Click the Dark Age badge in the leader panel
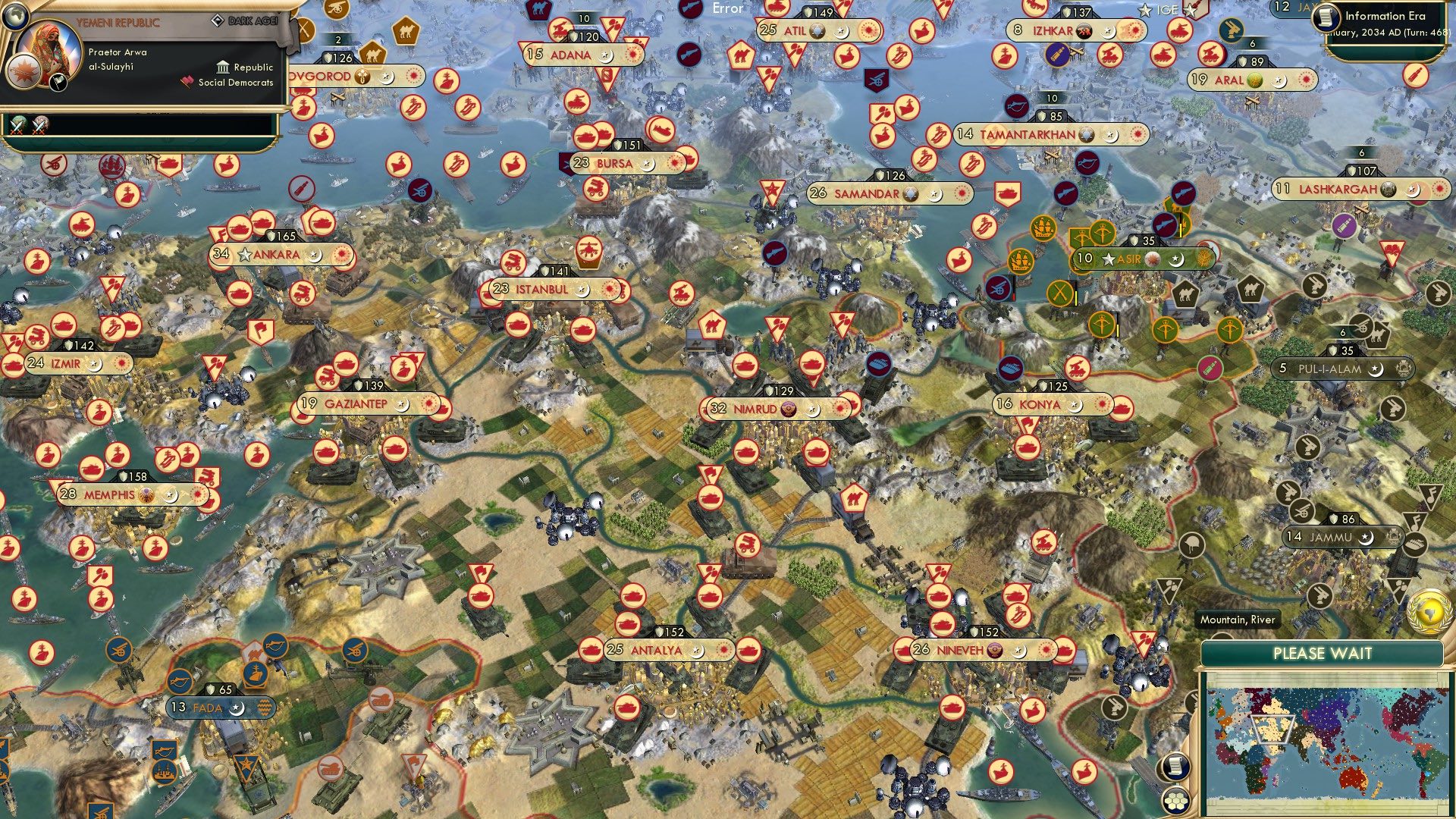This screenshot has height=819, width=1456. point(218,20)
